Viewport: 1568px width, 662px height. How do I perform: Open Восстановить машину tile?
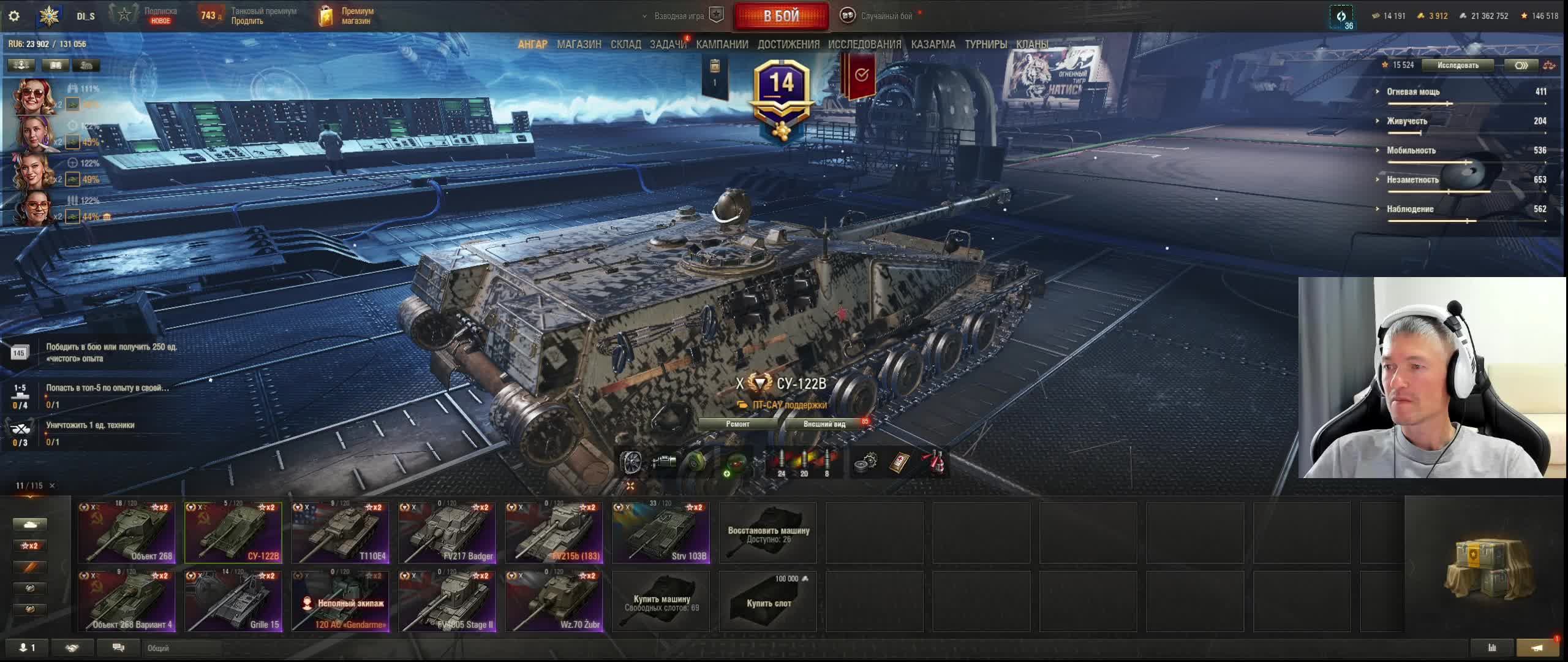pyautogui.click(x=768, y=533)
